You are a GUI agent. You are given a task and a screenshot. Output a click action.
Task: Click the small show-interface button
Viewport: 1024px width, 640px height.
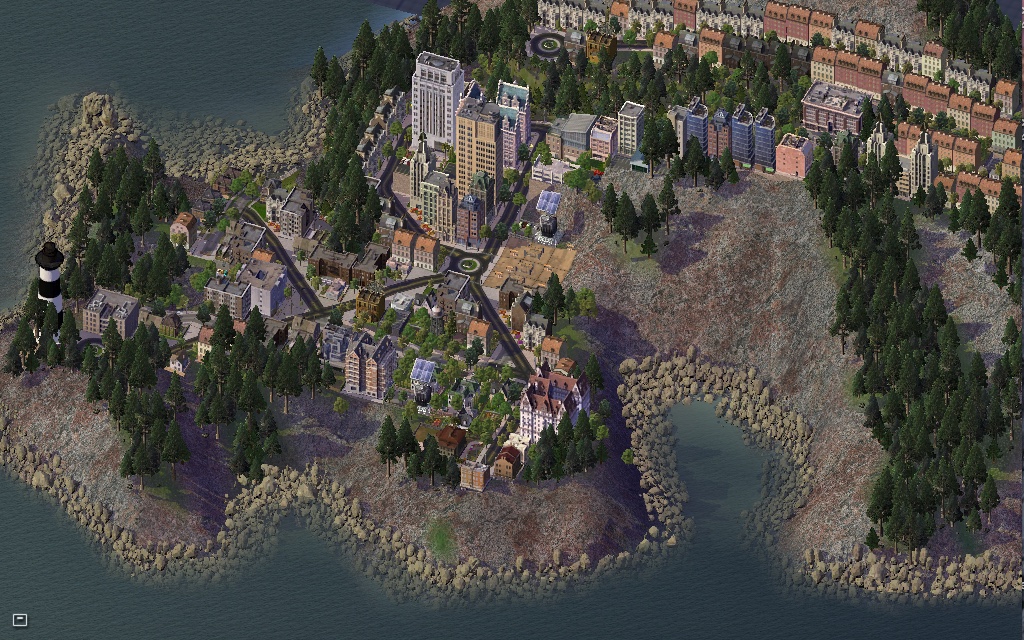(19, 620)
